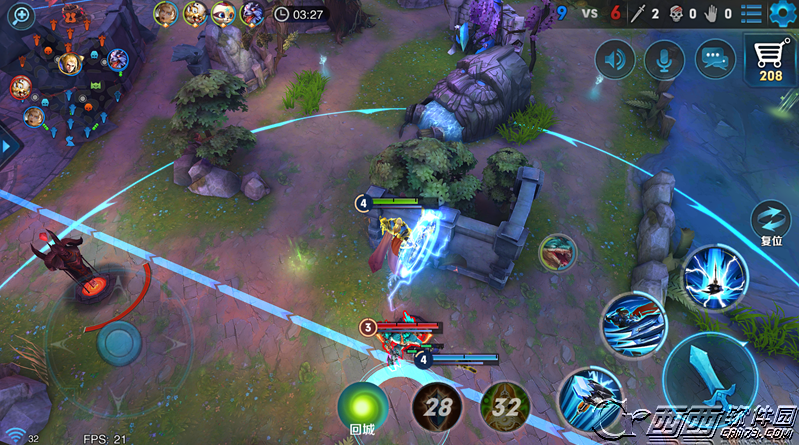Activate the lightning strike ability
Image resolution: width=799 pixels, height=445 pixels.
pos(717,277)
